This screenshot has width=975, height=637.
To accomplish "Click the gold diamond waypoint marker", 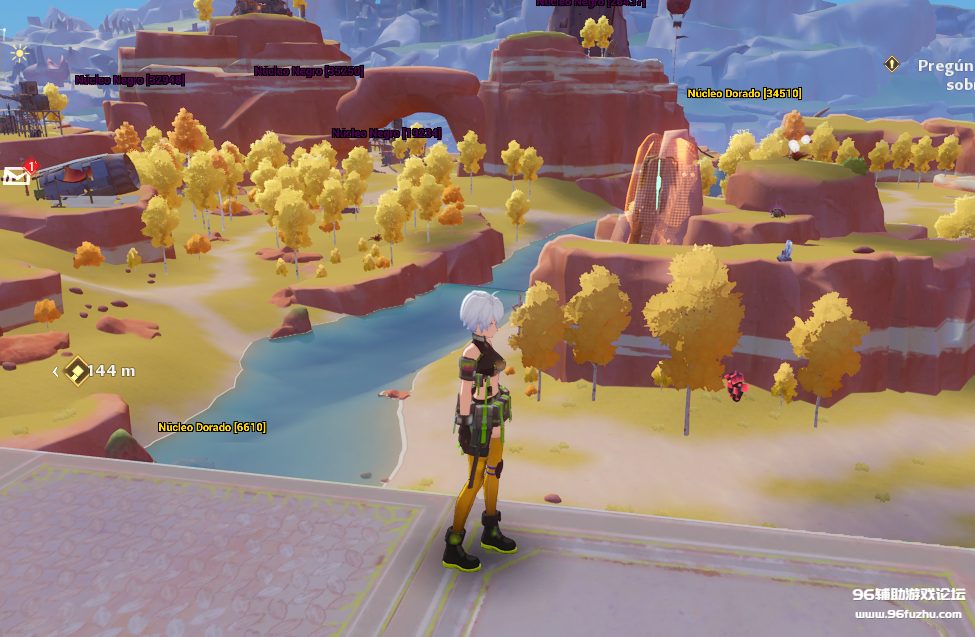I will 77,371.
